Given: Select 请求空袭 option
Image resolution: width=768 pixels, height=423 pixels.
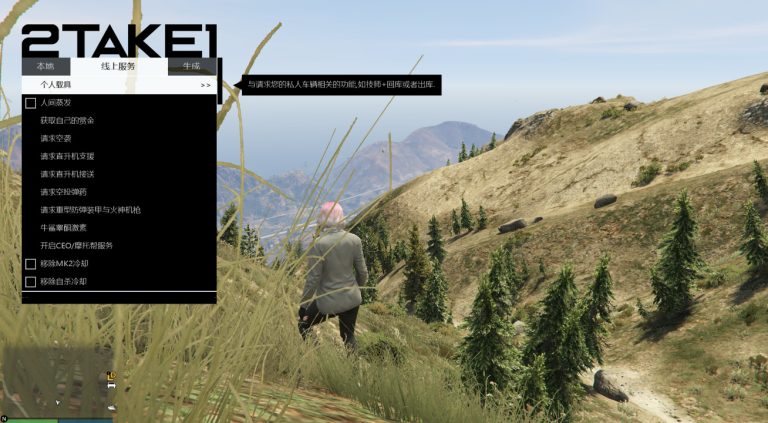Looking at the screenshot, I should coord(56,138).
